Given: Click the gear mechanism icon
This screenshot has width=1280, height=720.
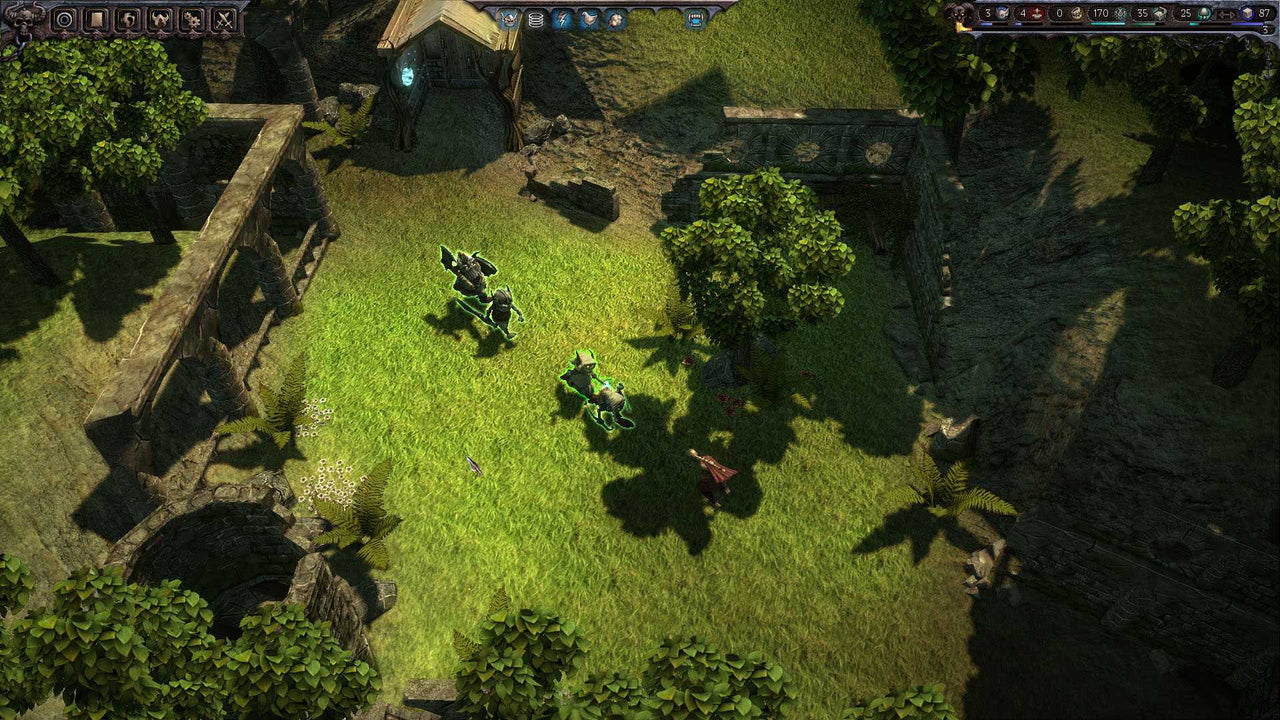Looking at the screenshot, I should [x=192, y=19].
